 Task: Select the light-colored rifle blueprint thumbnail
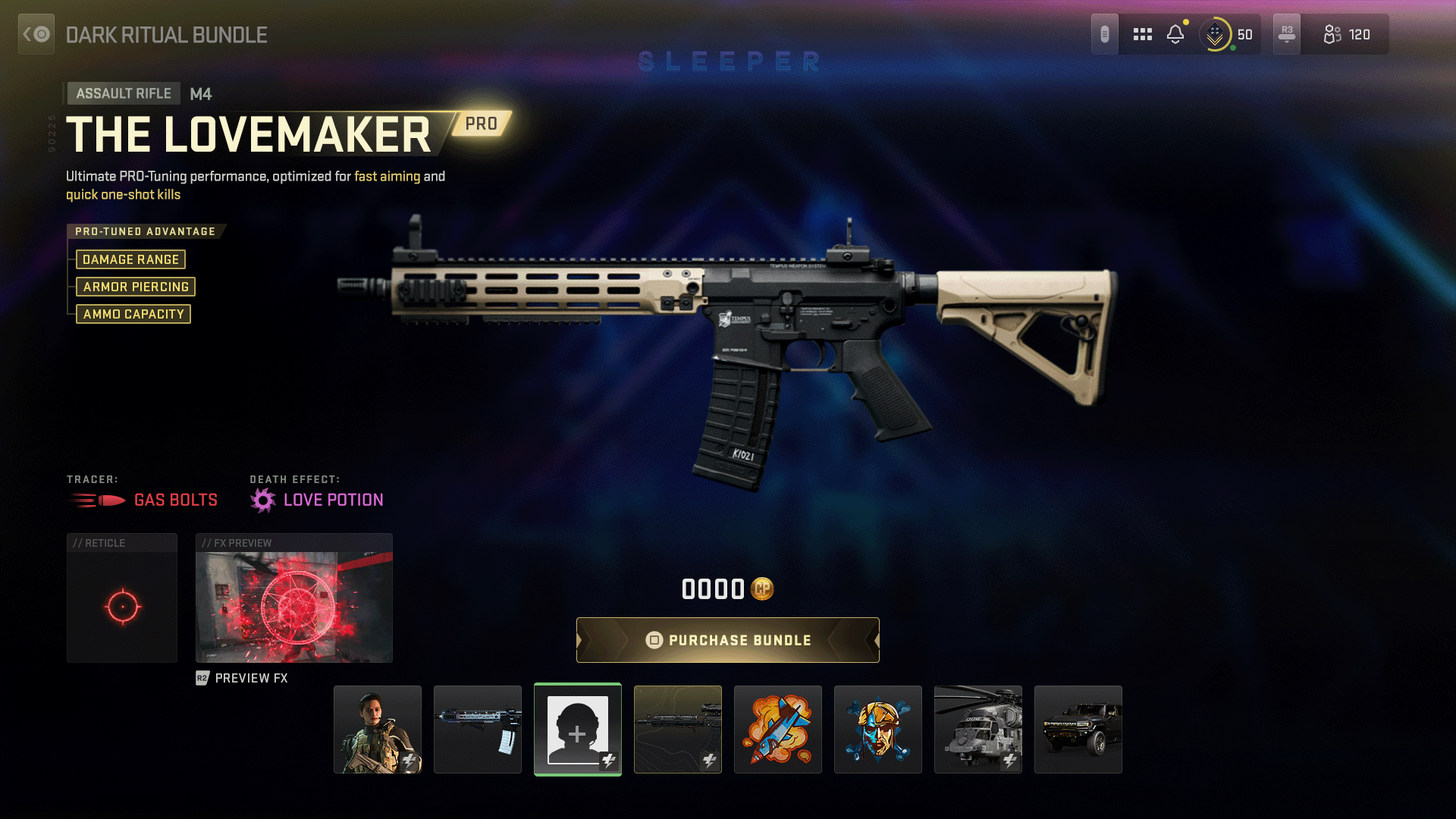(x=478, y=730)
